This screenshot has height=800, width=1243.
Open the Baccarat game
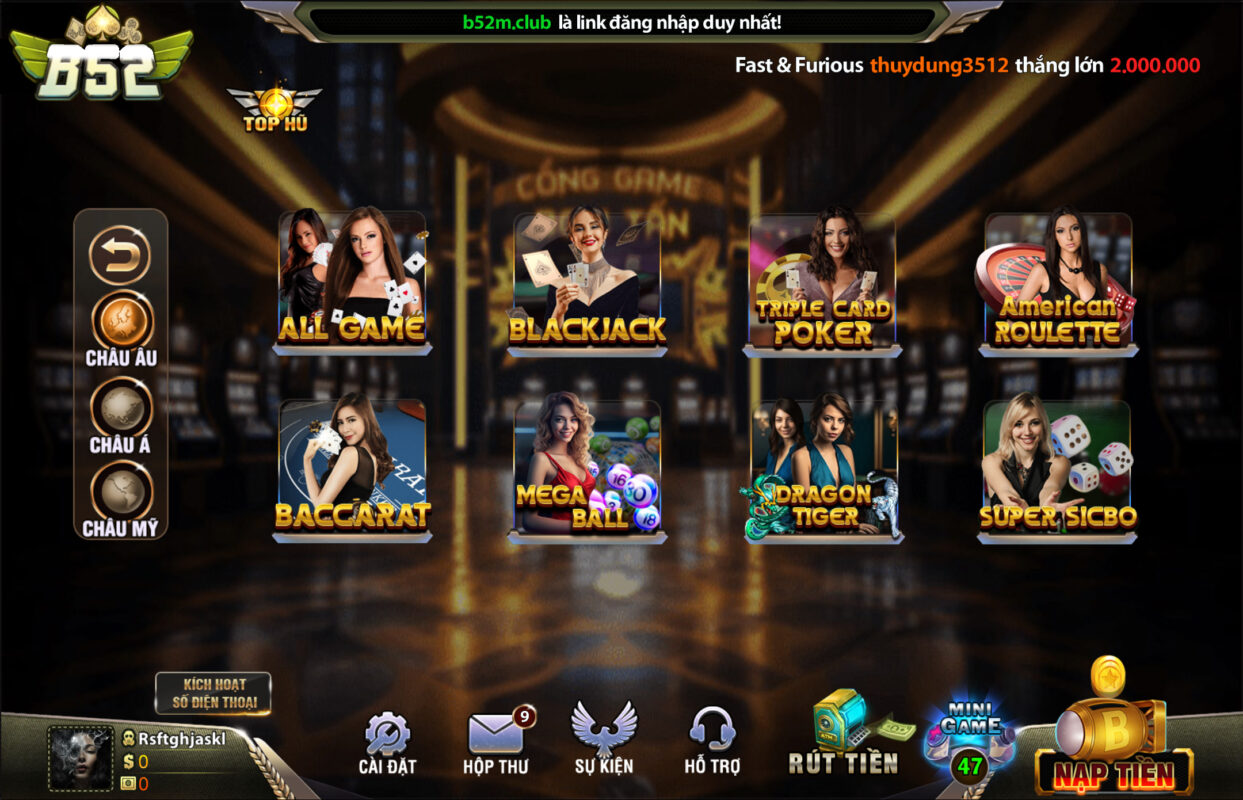[x=352, y=469]
